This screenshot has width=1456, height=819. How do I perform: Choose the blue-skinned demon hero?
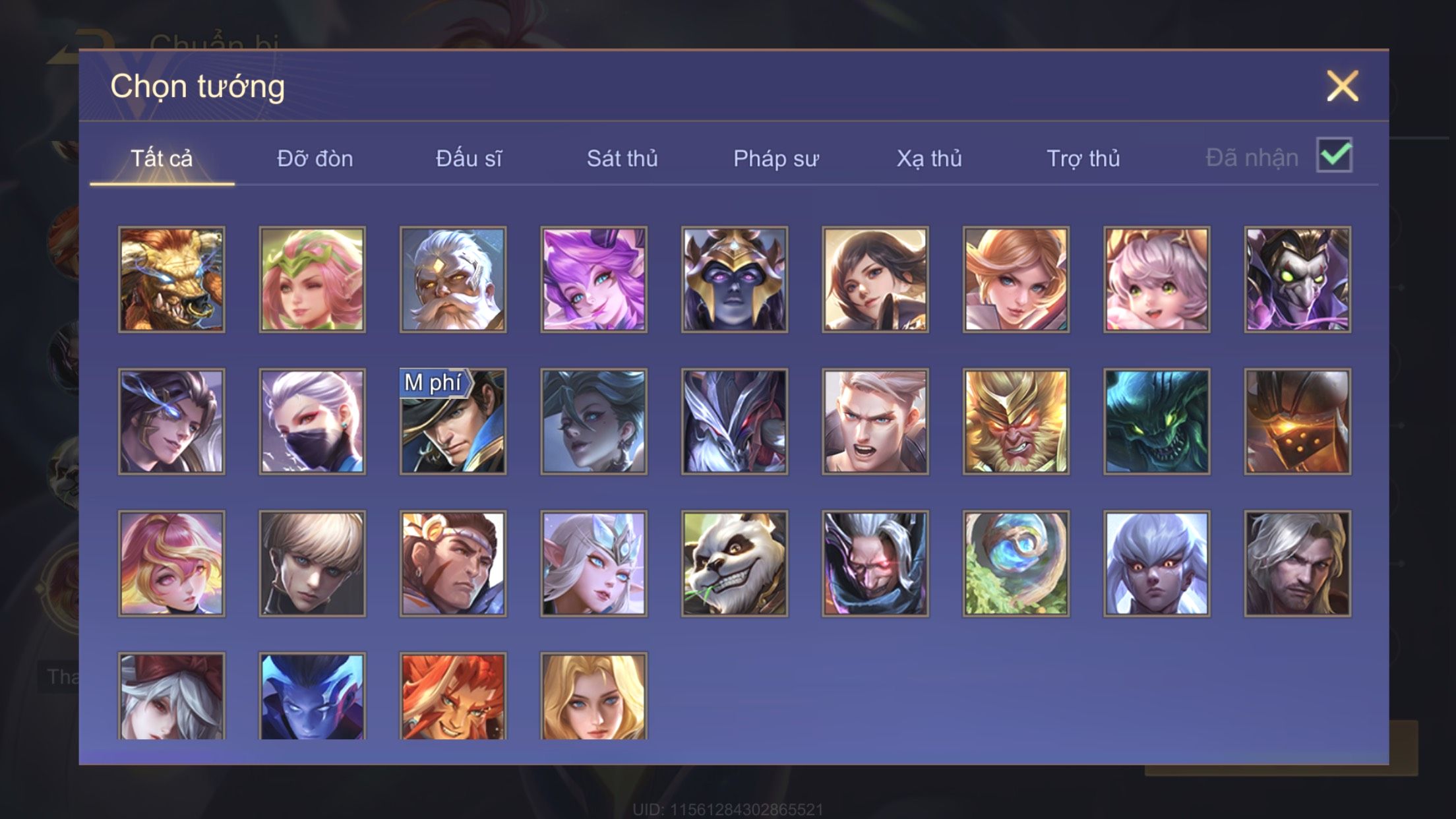click(x=312, y=696)
